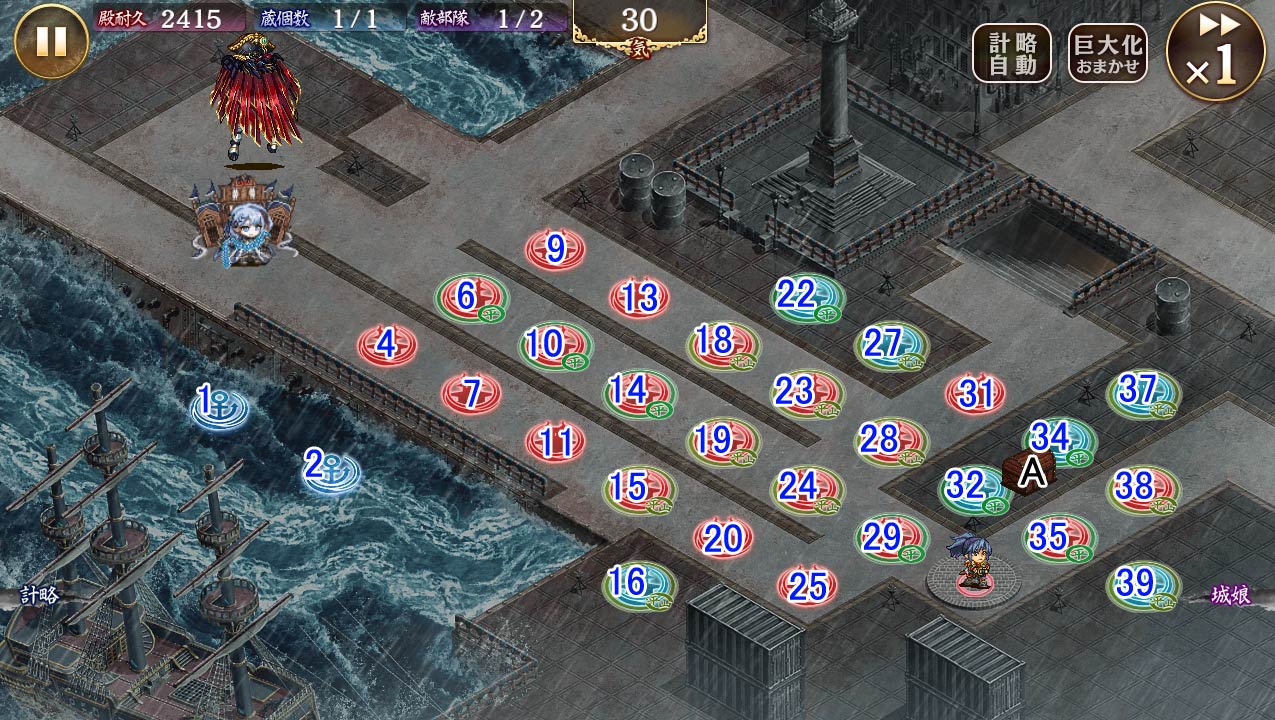
Task: Select water deployment tile 2
Action: (x=331, y=468)
